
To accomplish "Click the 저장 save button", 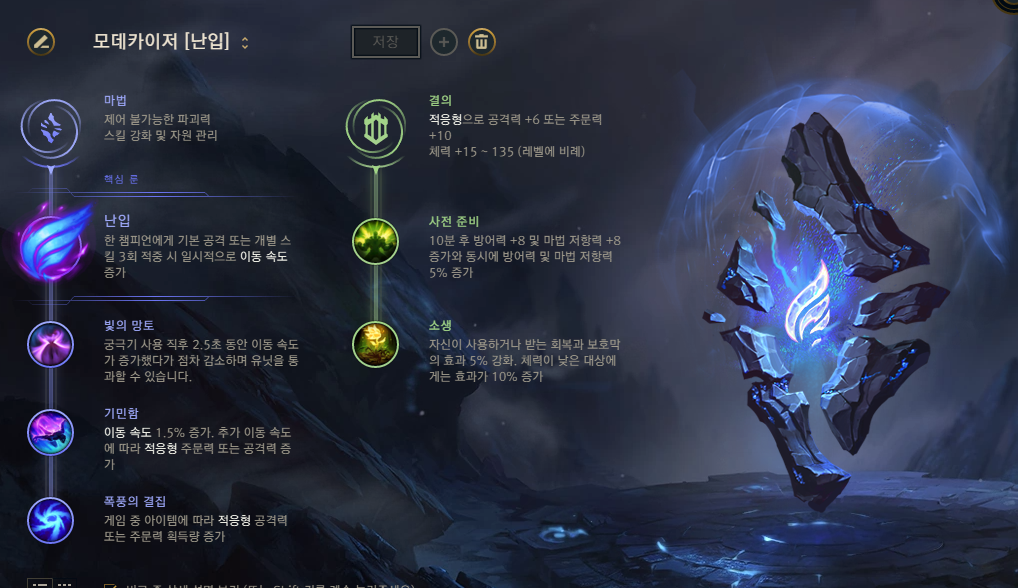I will tap(385, 42).
